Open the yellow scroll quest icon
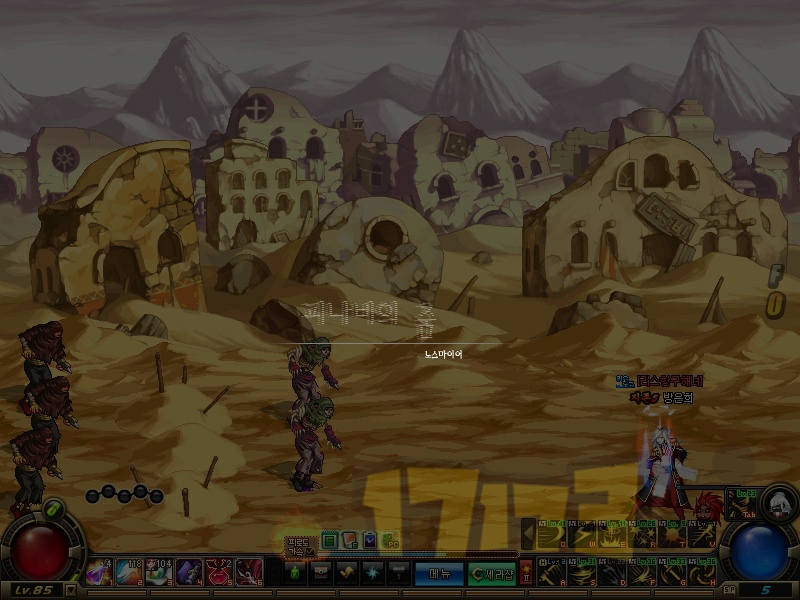800x600 pixels. (346, 574)
